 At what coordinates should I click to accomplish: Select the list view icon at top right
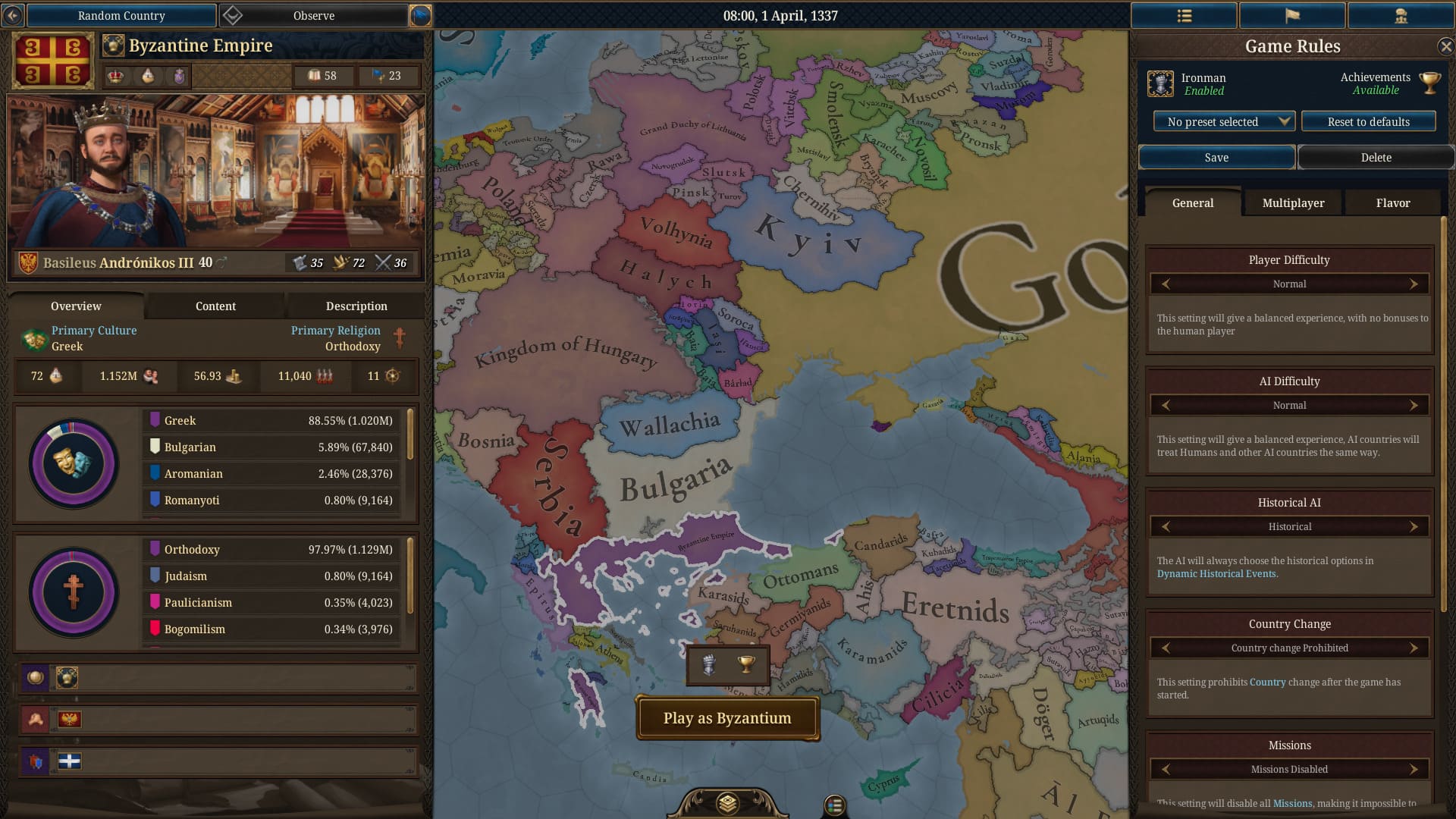tap(1184, 15)
